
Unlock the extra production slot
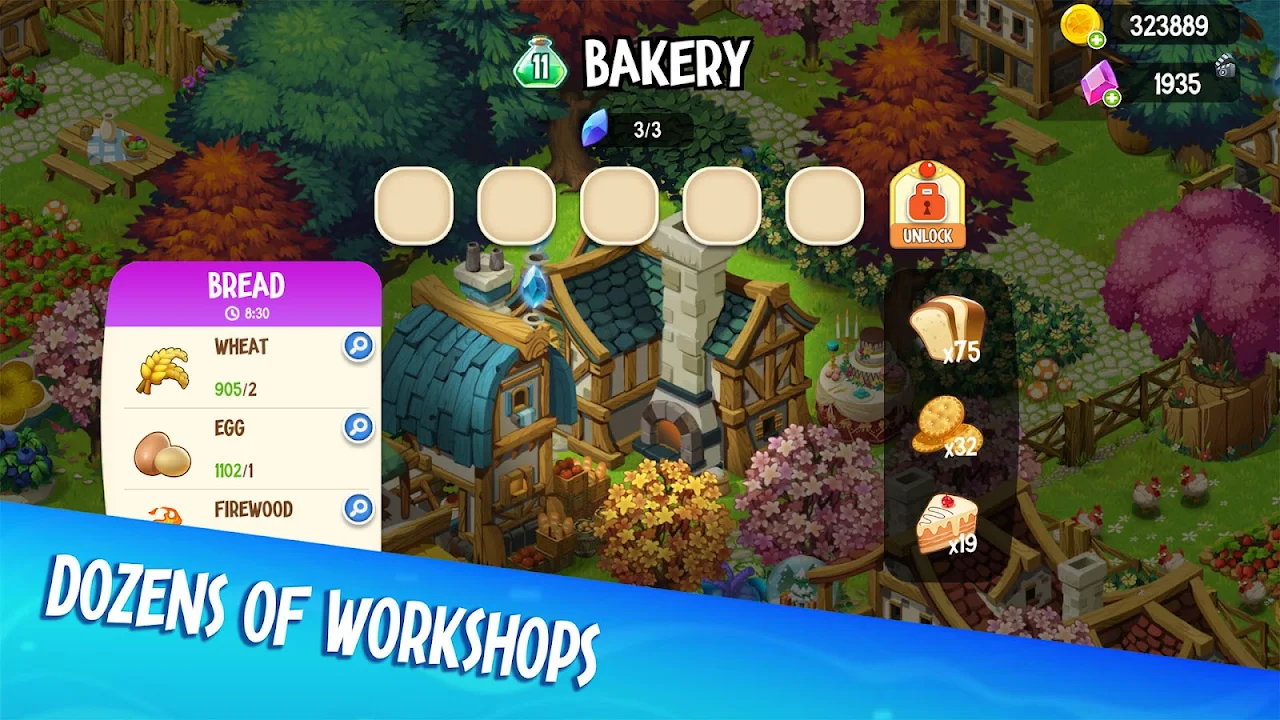click(x=926, y=207)
